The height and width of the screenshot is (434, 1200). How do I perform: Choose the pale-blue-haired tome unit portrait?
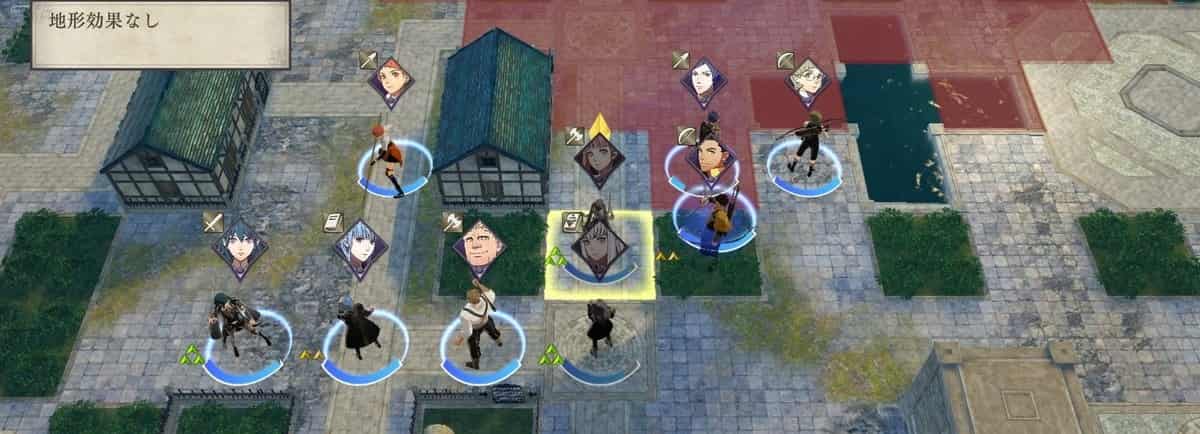[x=359, y=249]
